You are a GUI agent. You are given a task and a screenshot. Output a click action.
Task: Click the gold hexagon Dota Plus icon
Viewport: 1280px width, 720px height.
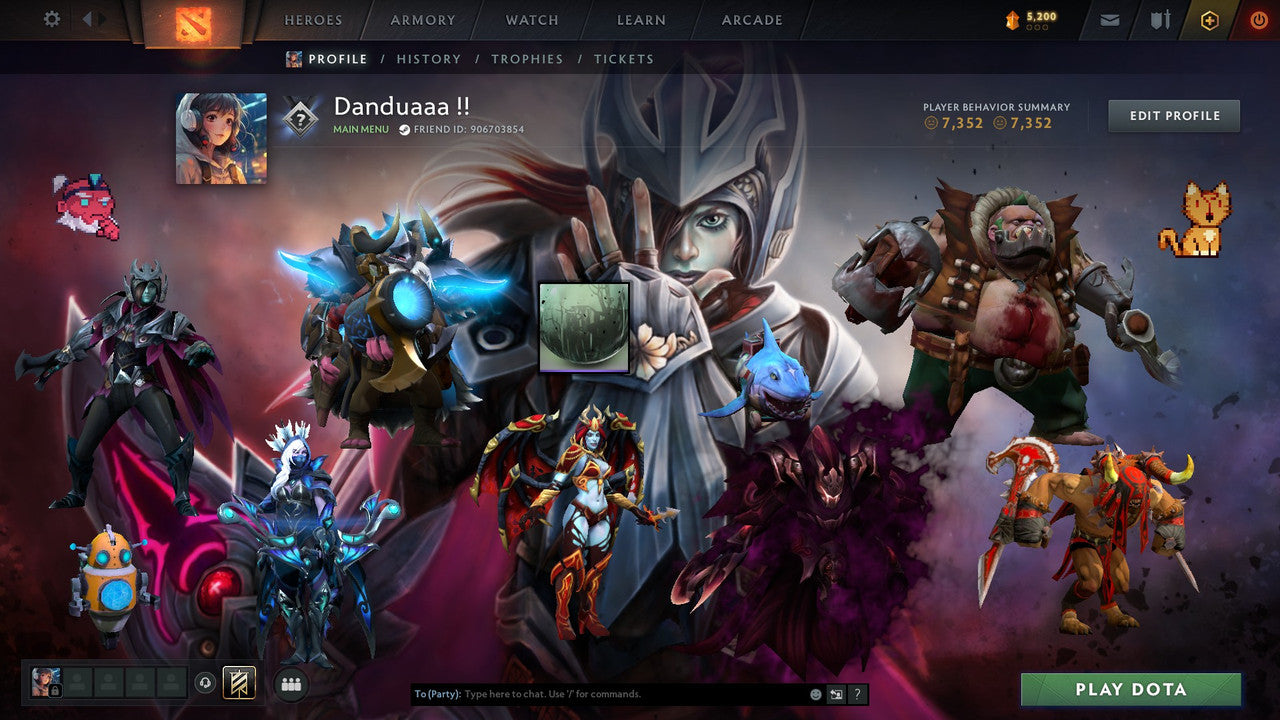click(1210, 19)
